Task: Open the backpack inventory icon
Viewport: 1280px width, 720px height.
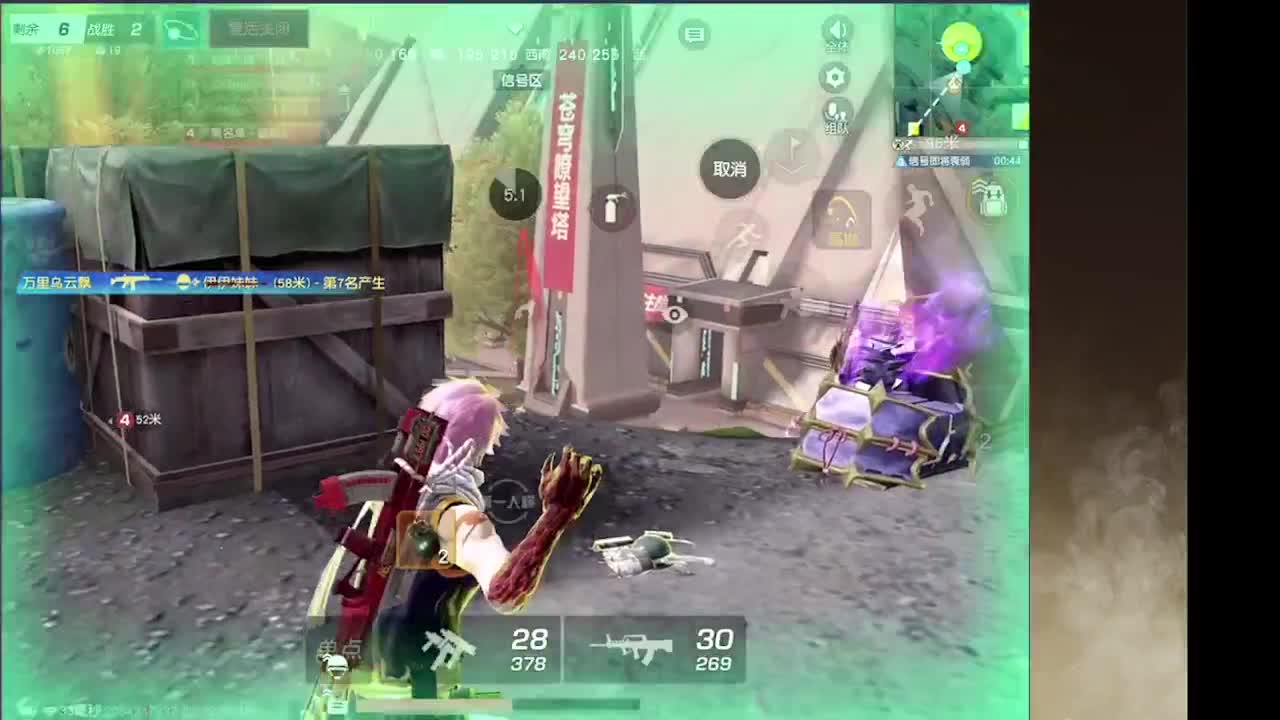Action: 989,200
